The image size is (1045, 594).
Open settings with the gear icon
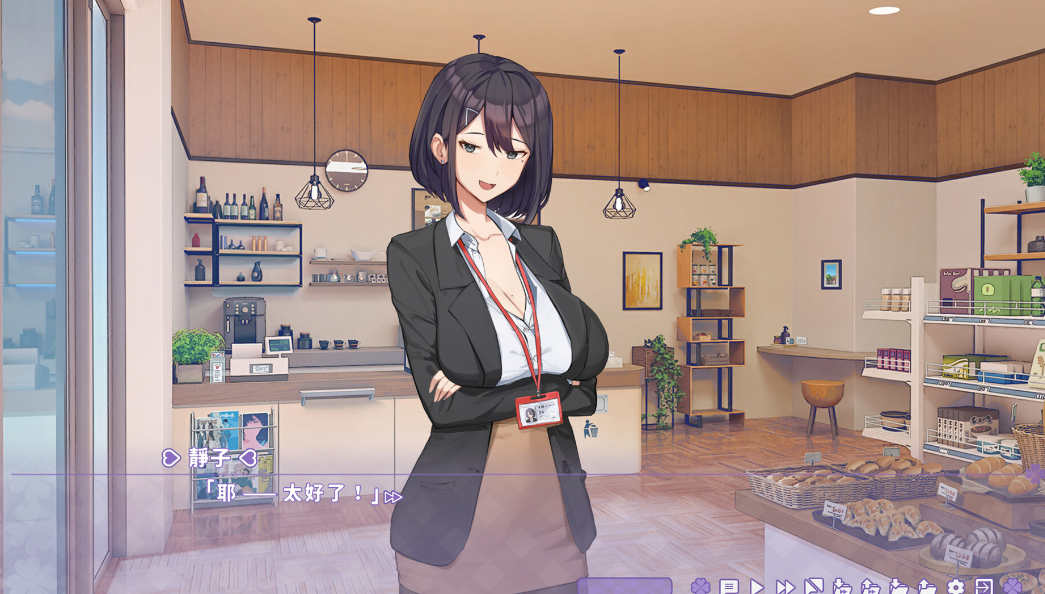[956, 587]
